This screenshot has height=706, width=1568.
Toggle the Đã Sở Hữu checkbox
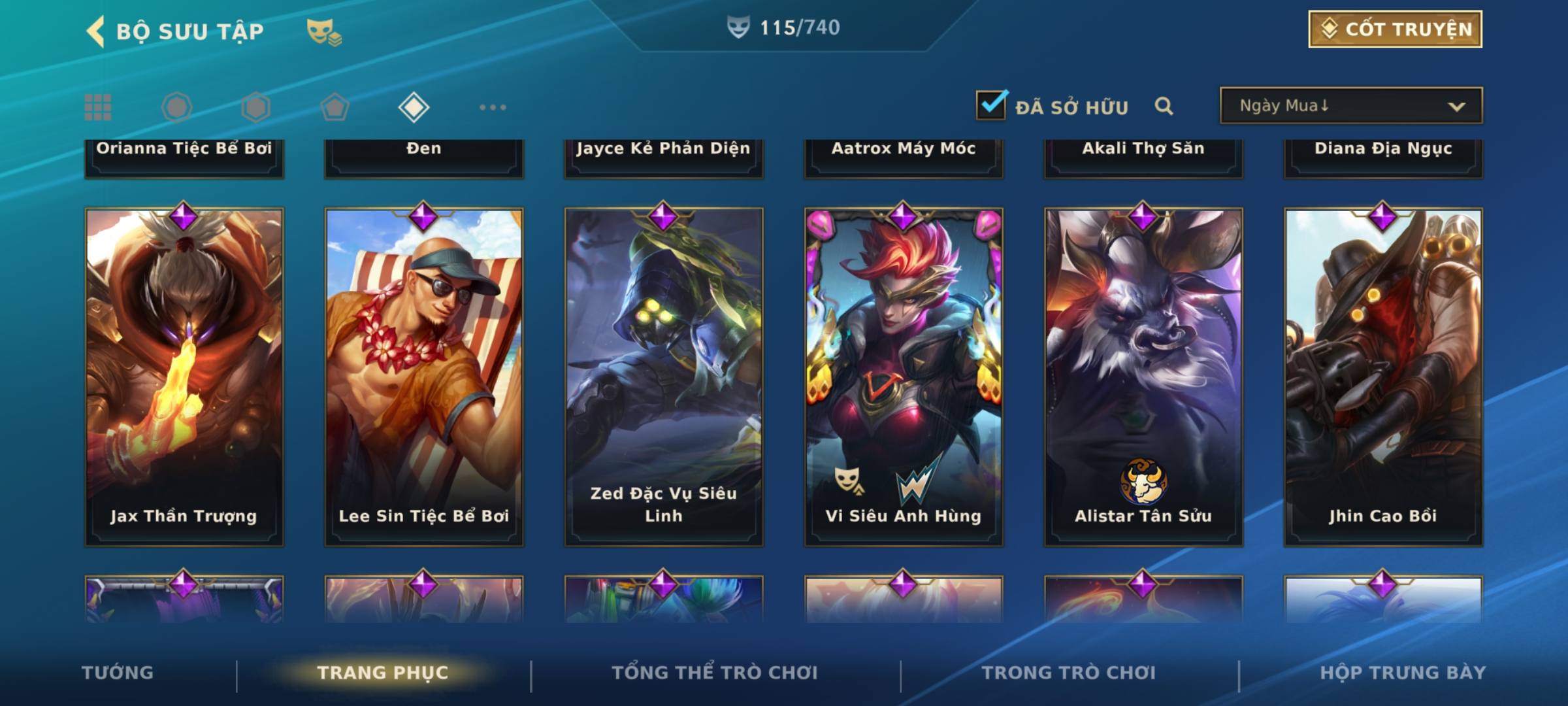click(x=991, y=105)
